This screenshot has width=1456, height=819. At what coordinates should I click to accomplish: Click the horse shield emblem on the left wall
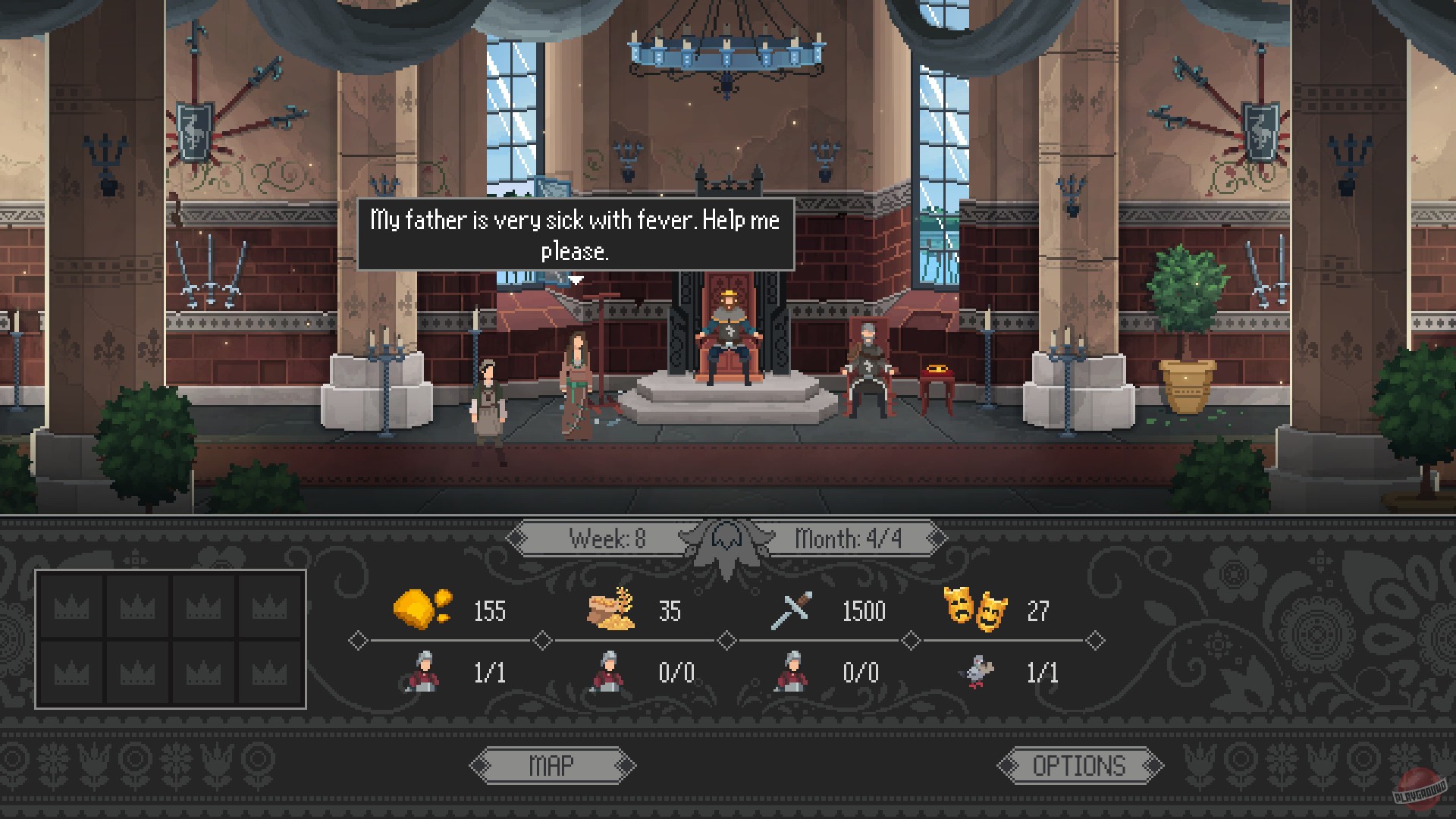point(193,130)
